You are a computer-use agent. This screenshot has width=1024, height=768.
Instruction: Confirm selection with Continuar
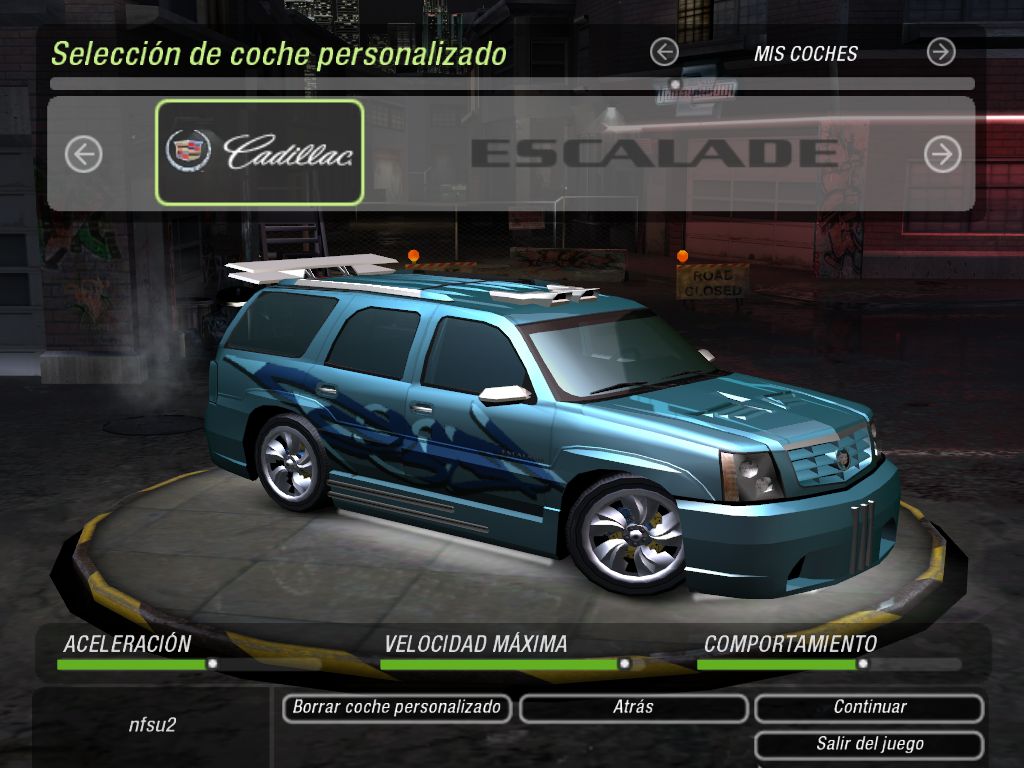(x=869, y=708)
